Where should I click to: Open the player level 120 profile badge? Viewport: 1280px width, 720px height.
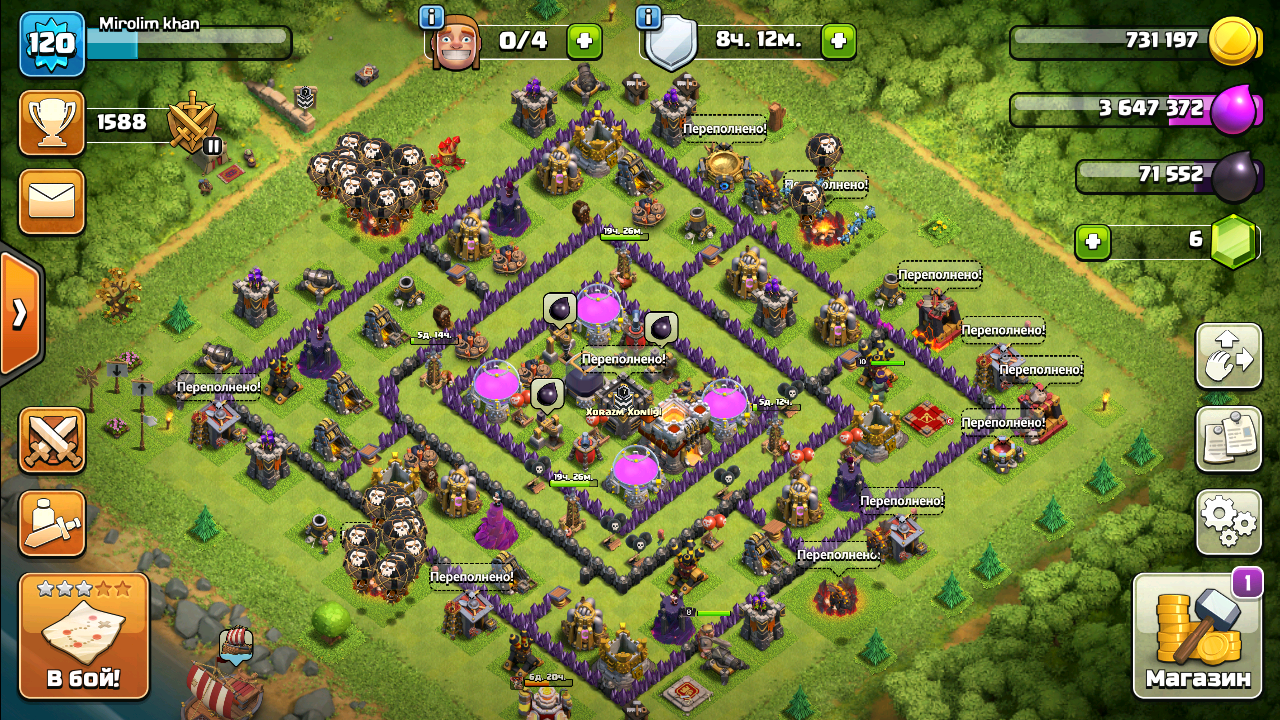click(x=52, y=44)
